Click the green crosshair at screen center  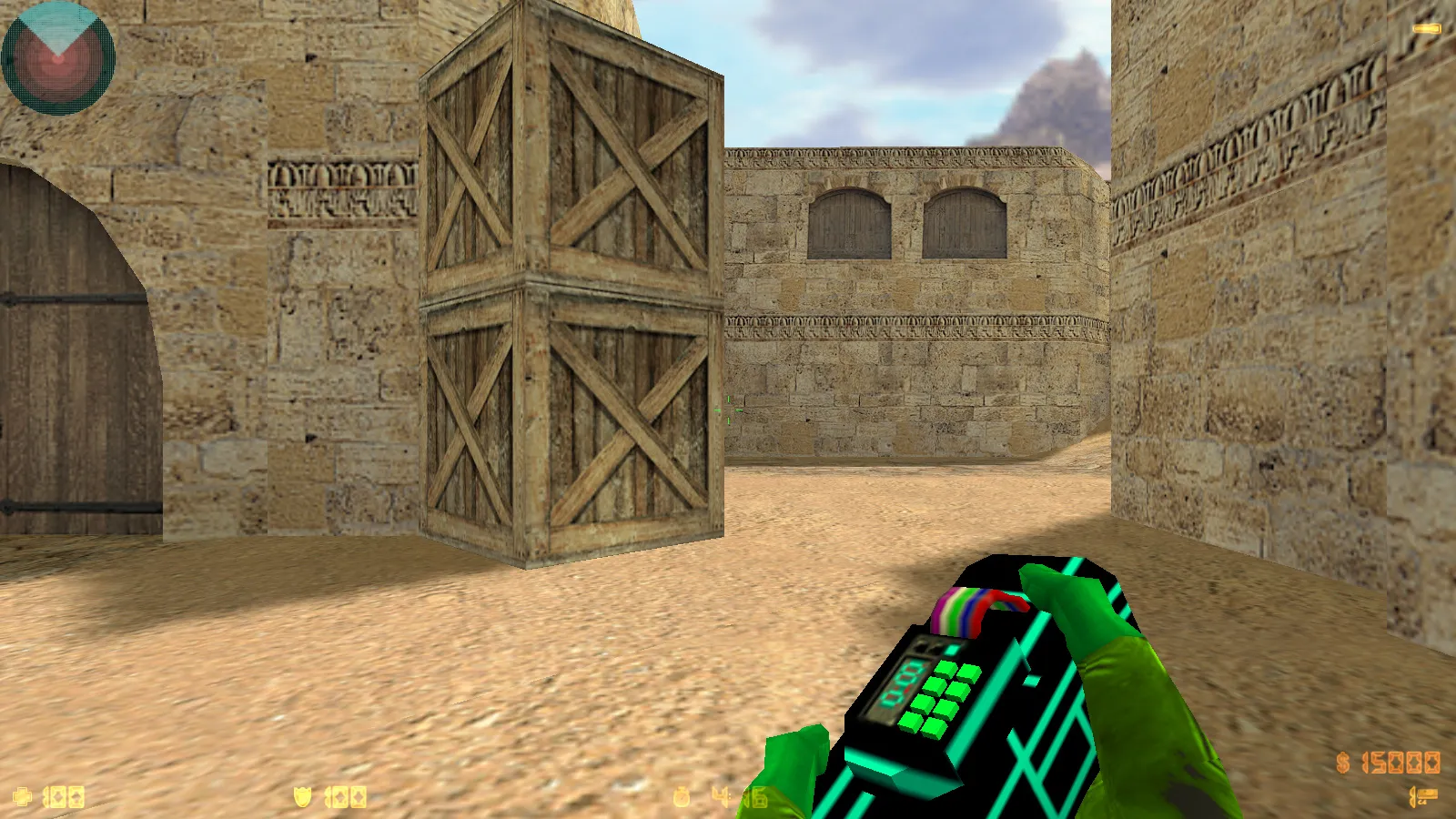pos(728,411)
